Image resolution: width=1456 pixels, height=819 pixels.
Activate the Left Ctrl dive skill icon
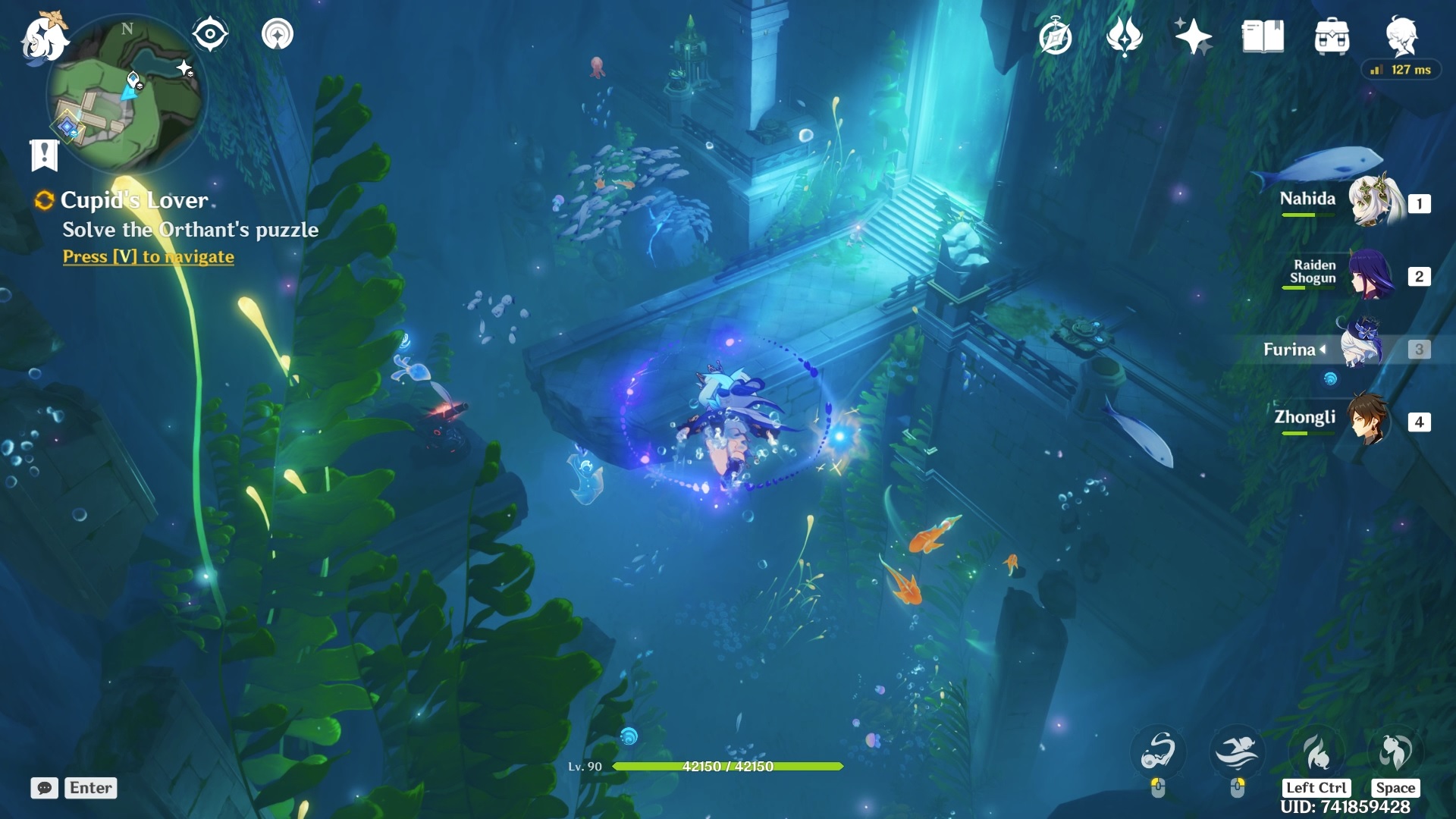click(1316, 752)
